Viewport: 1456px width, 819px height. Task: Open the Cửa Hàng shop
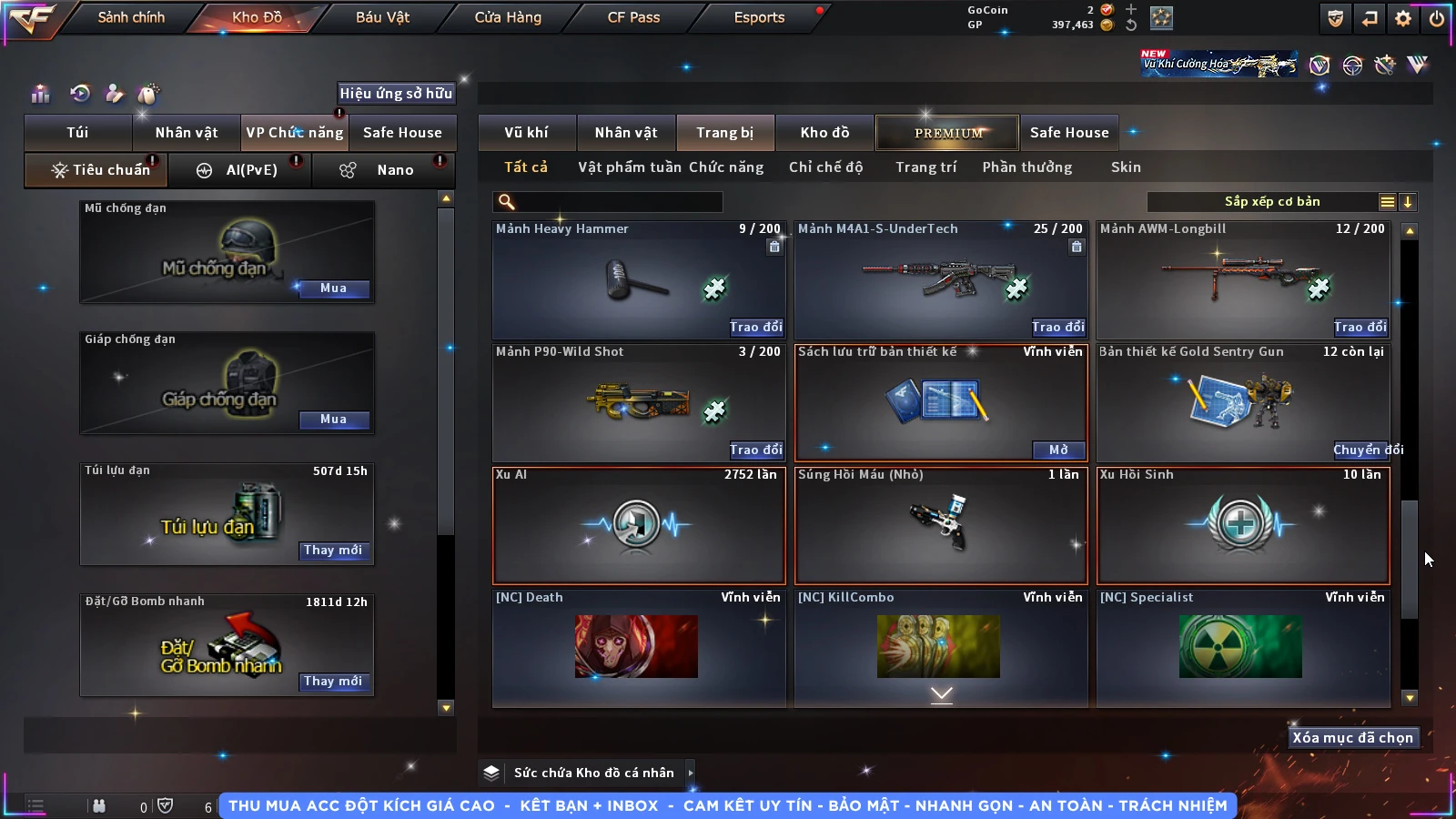(508, 17)
